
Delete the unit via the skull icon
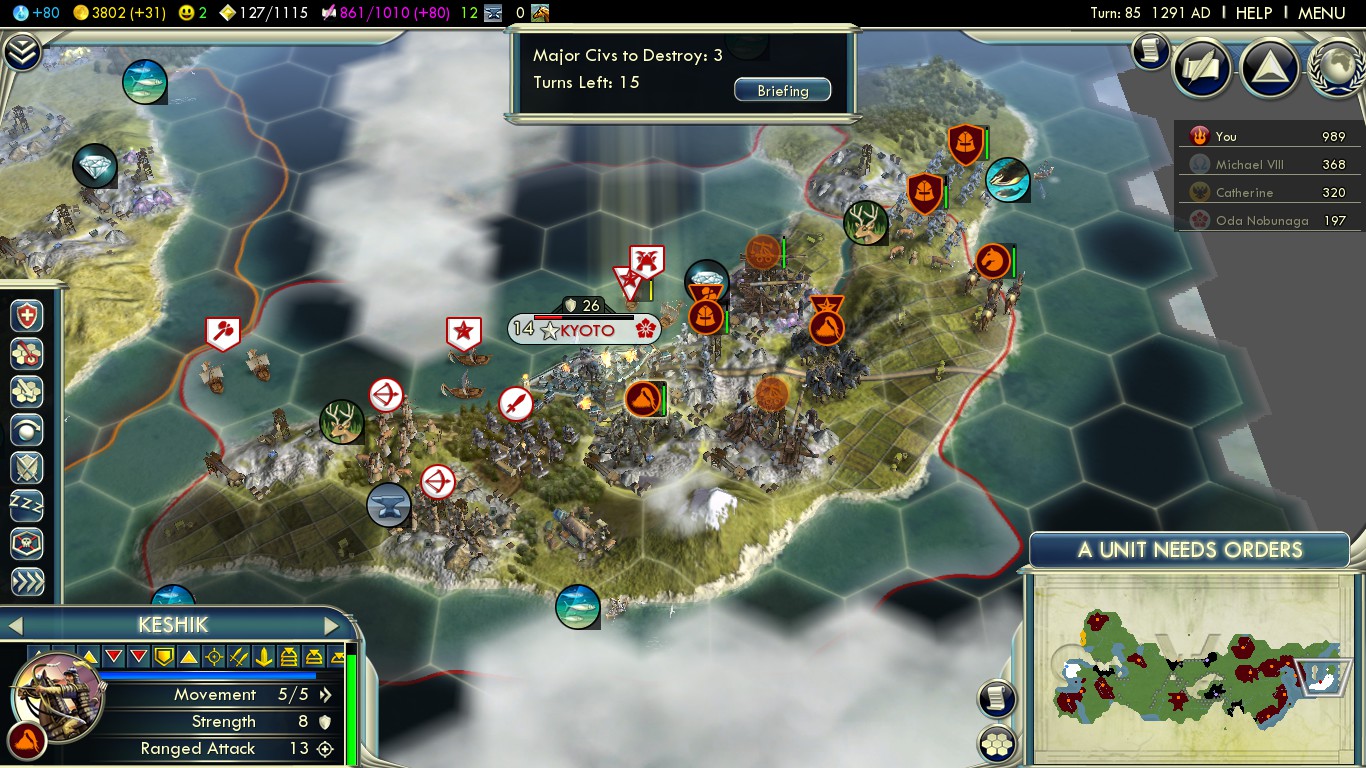[27, 545]
